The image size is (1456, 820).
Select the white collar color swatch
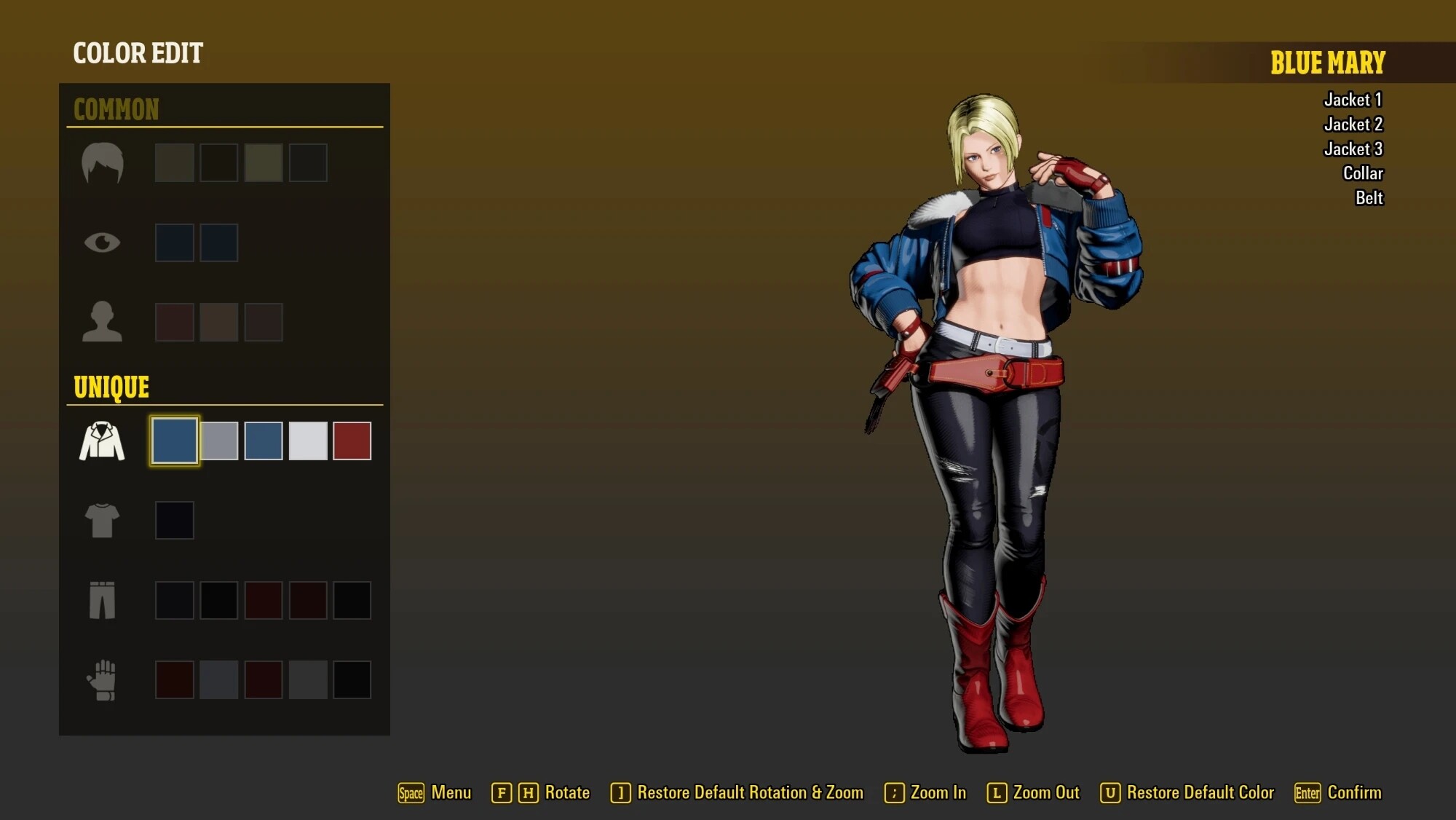[308, 441]
